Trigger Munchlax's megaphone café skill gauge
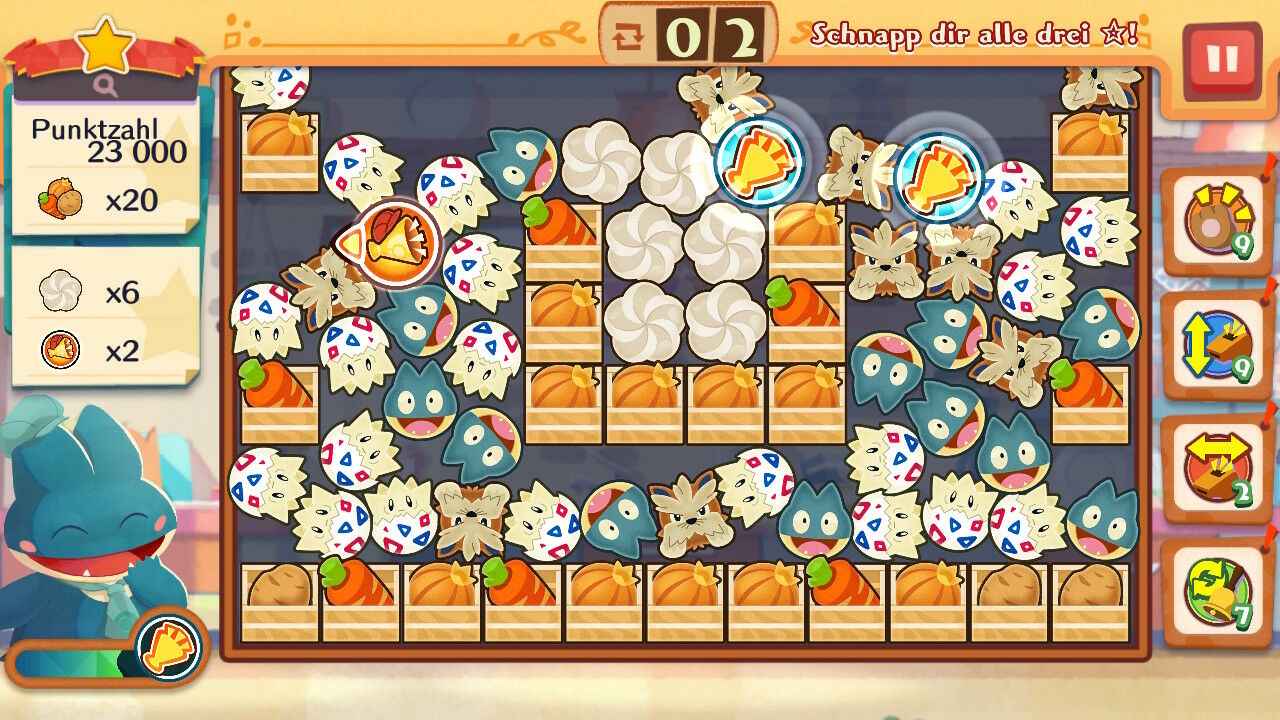Viewport: 1280px width, 720px height. (166, 647)
